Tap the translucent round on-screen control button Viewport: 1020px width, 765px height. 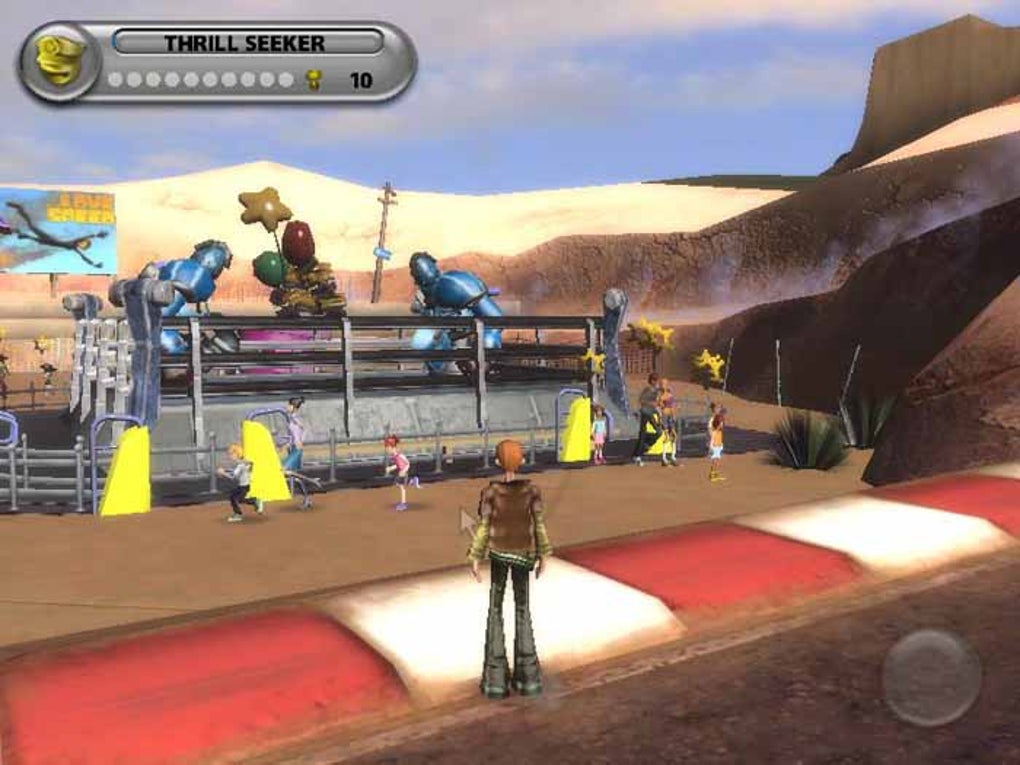(931, 677)
